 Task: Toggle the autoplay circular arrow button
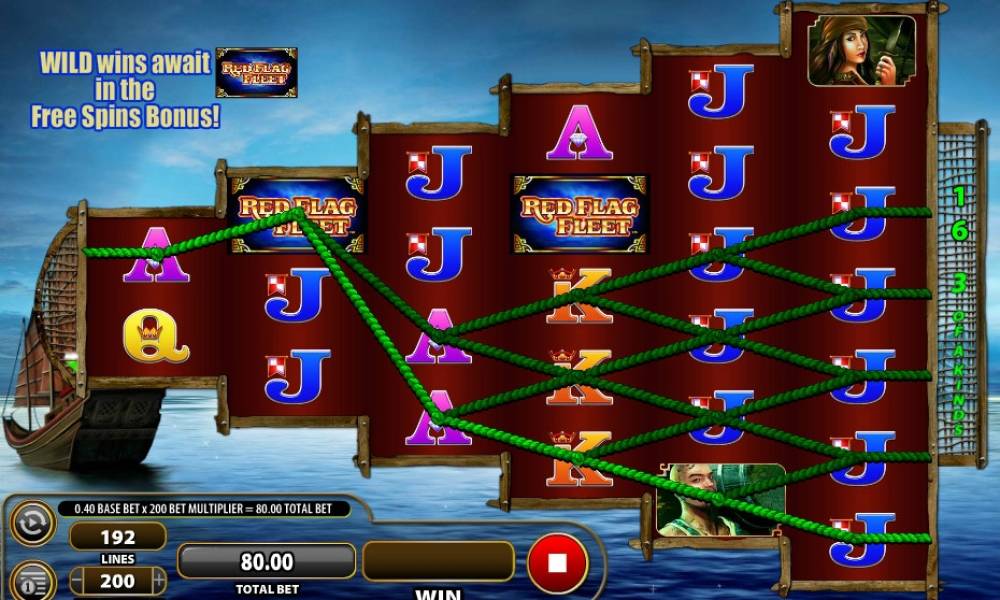pos(32,524)
